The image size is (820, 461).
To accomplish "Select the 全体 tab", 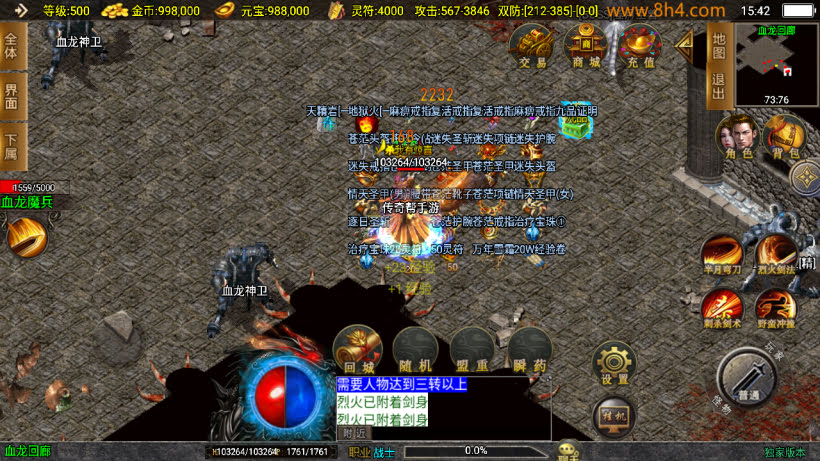I will [x=12, y=45].
